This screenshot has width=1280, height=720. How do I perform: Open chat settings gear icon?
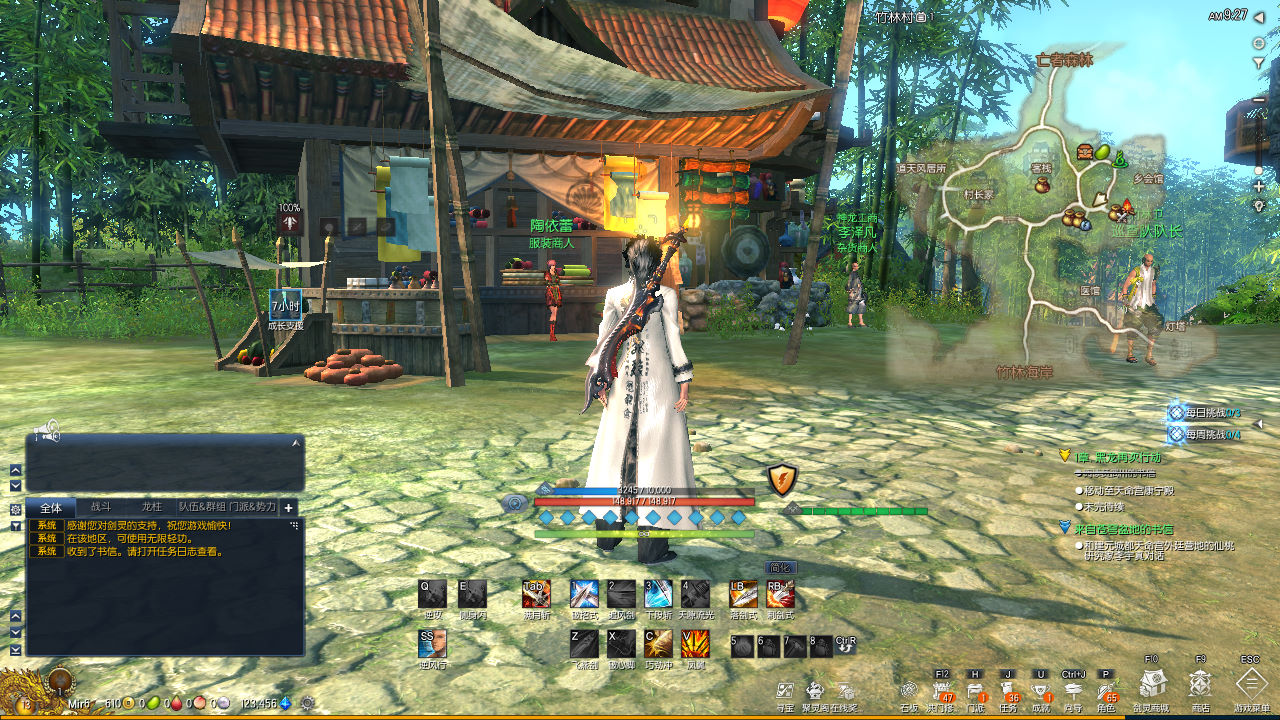coord(16,509)
